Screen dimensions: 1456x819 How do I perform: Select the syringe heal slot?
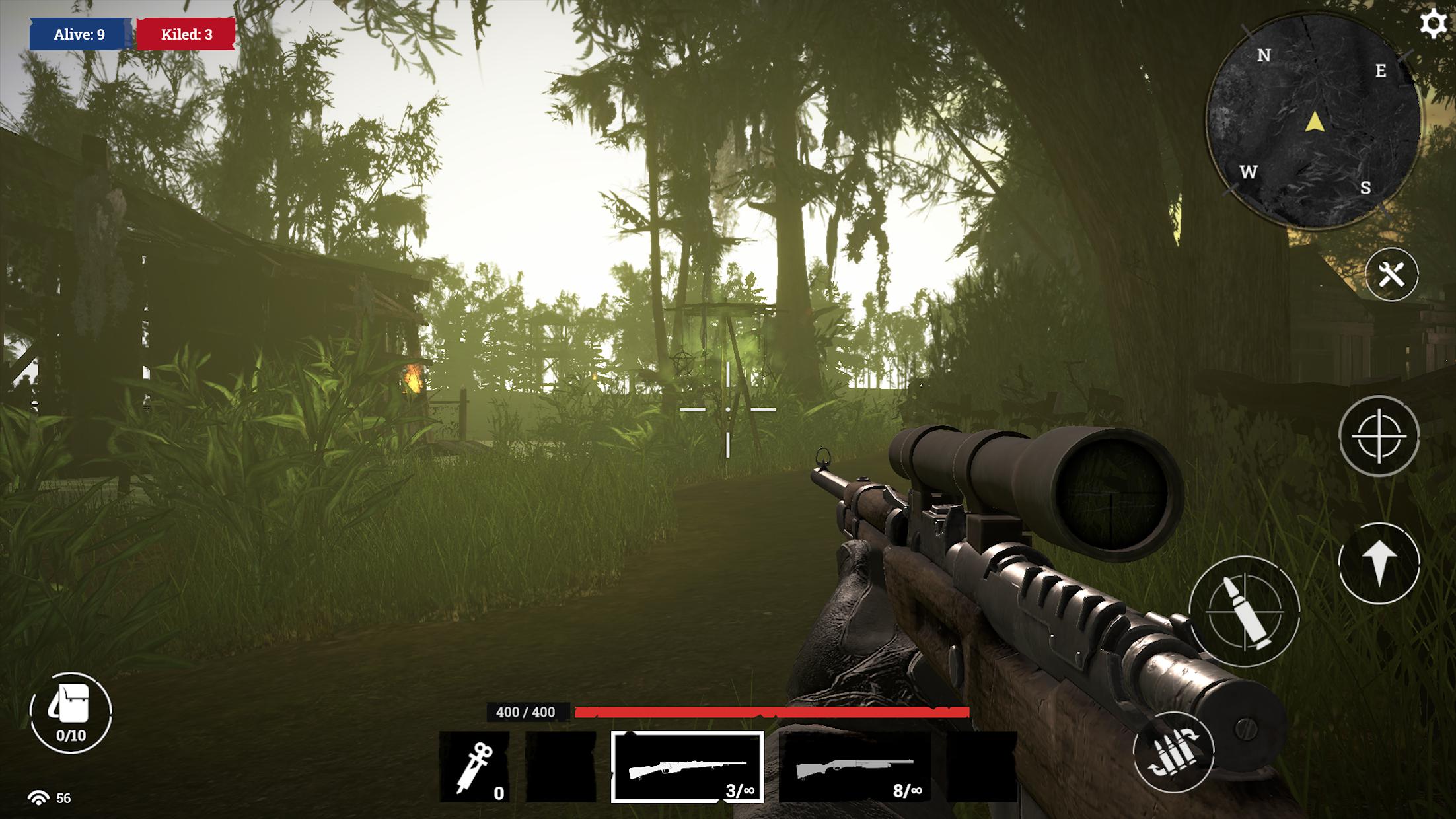click(474, 767)
